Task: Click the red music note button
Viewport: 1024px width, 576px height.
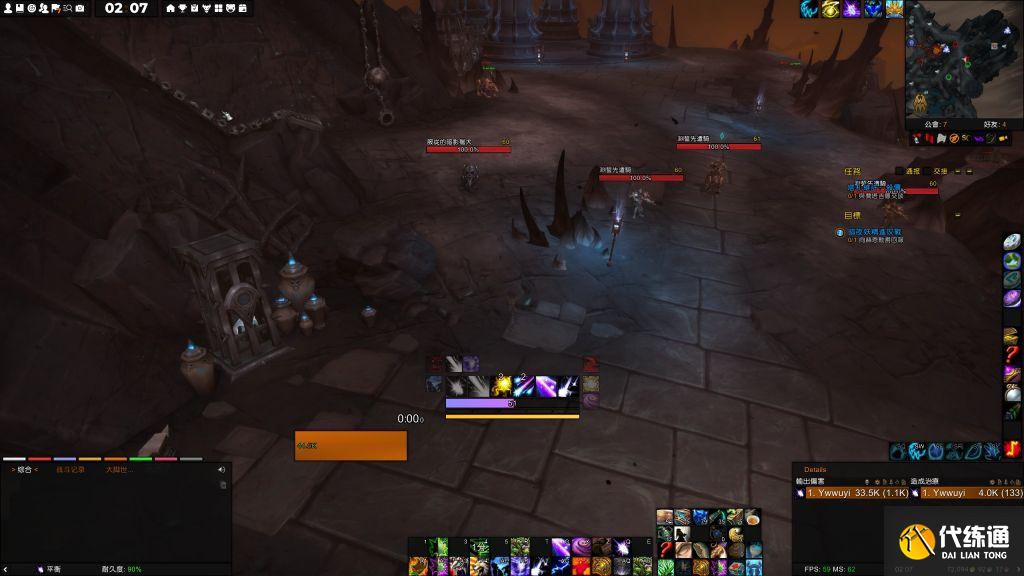Action: [1014, 450]
